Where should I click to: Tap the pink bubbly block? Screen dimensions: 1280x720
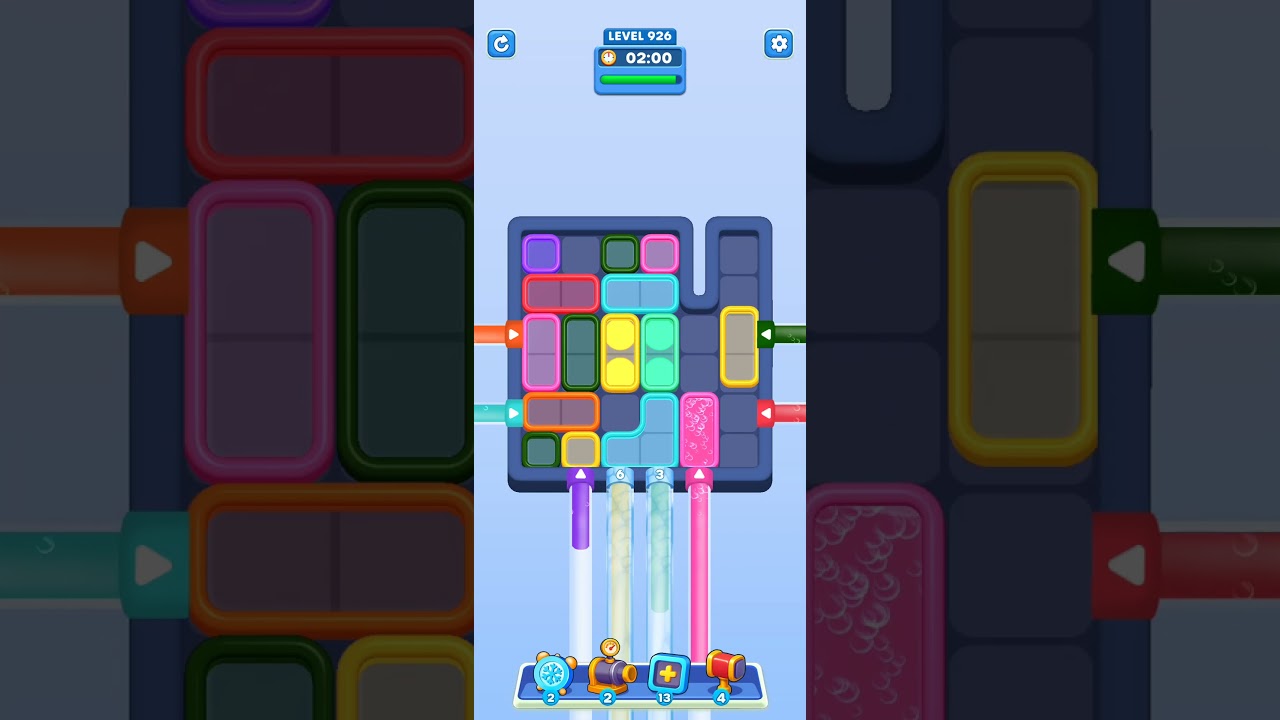(699, 430)
